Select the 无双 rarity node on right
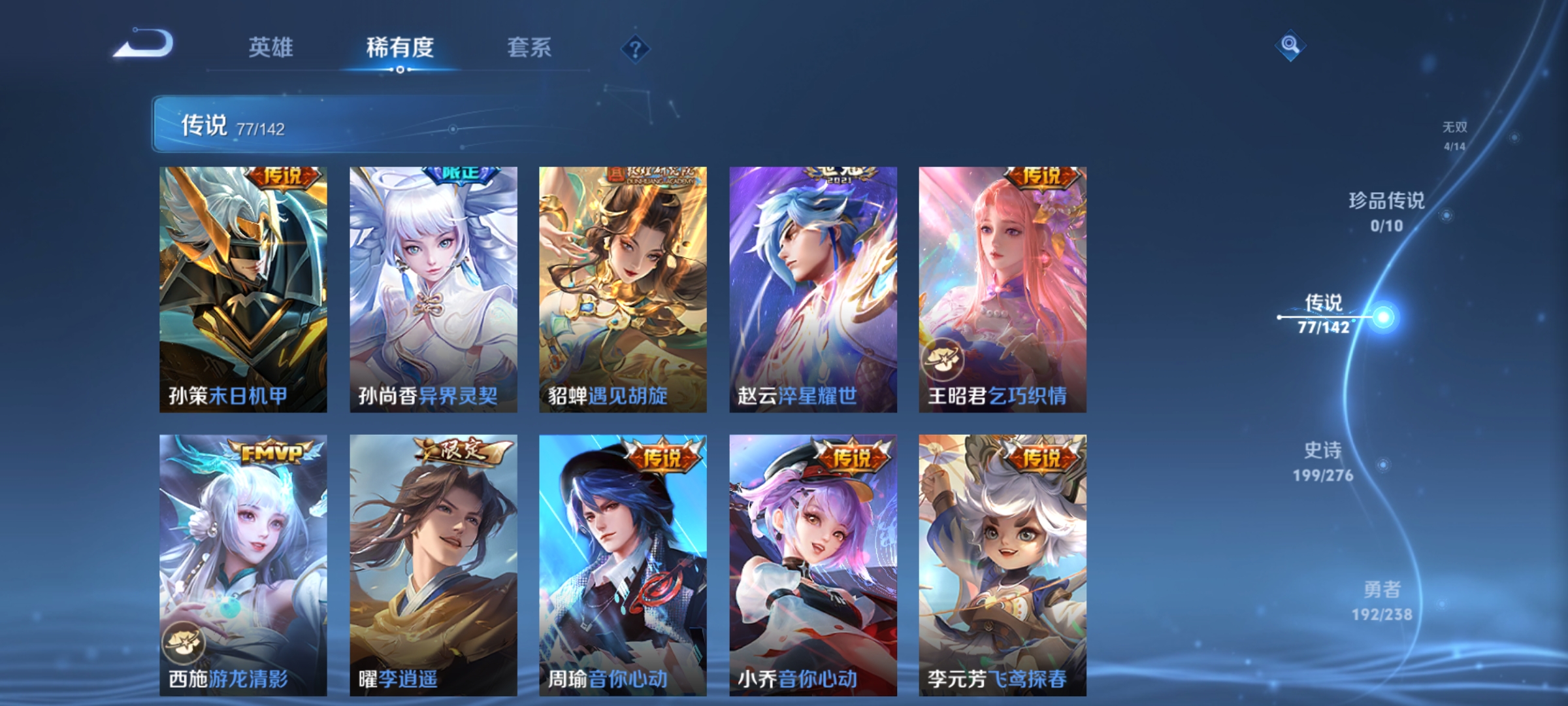Image resolution: width=1568 pixels, height=706 pixels. click(x=1455, y=129)
